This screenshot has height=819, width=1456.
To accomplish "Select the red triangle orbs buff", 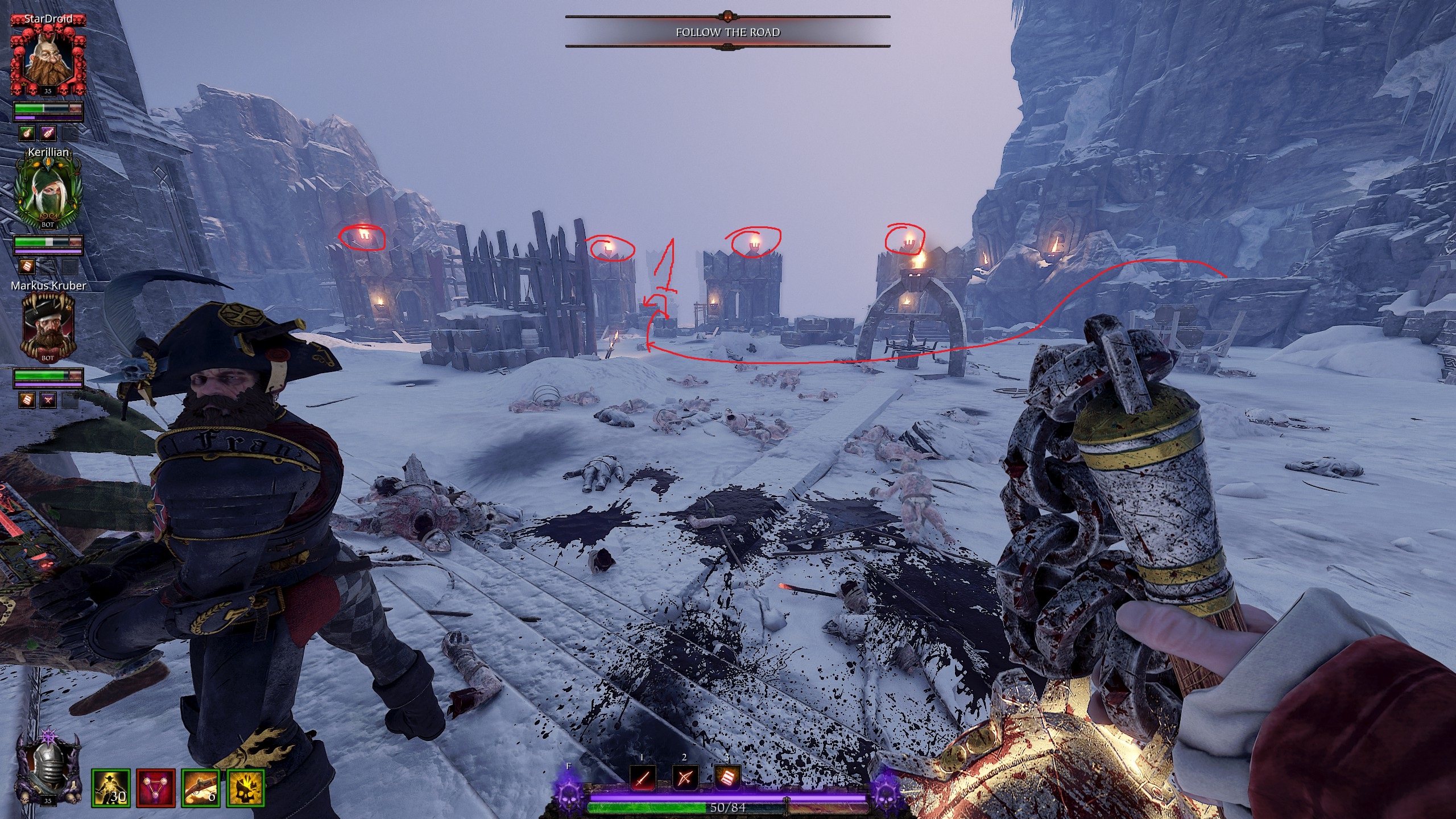I will coord(156,788).
